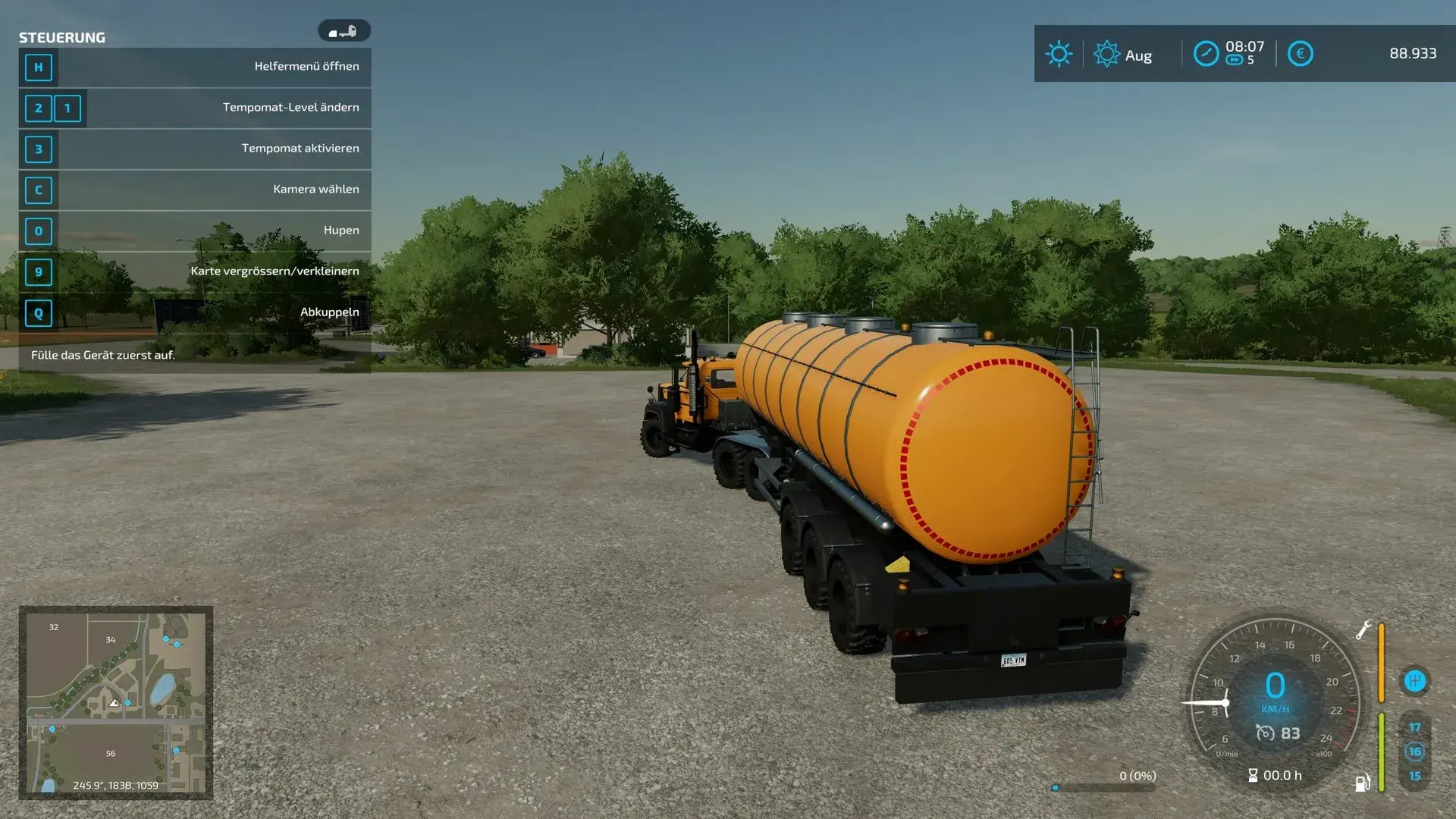This screenshot has width=1456, height=819.
Task: Choose the 'Abkuppeln' control entry
Action: pos(195,312)
